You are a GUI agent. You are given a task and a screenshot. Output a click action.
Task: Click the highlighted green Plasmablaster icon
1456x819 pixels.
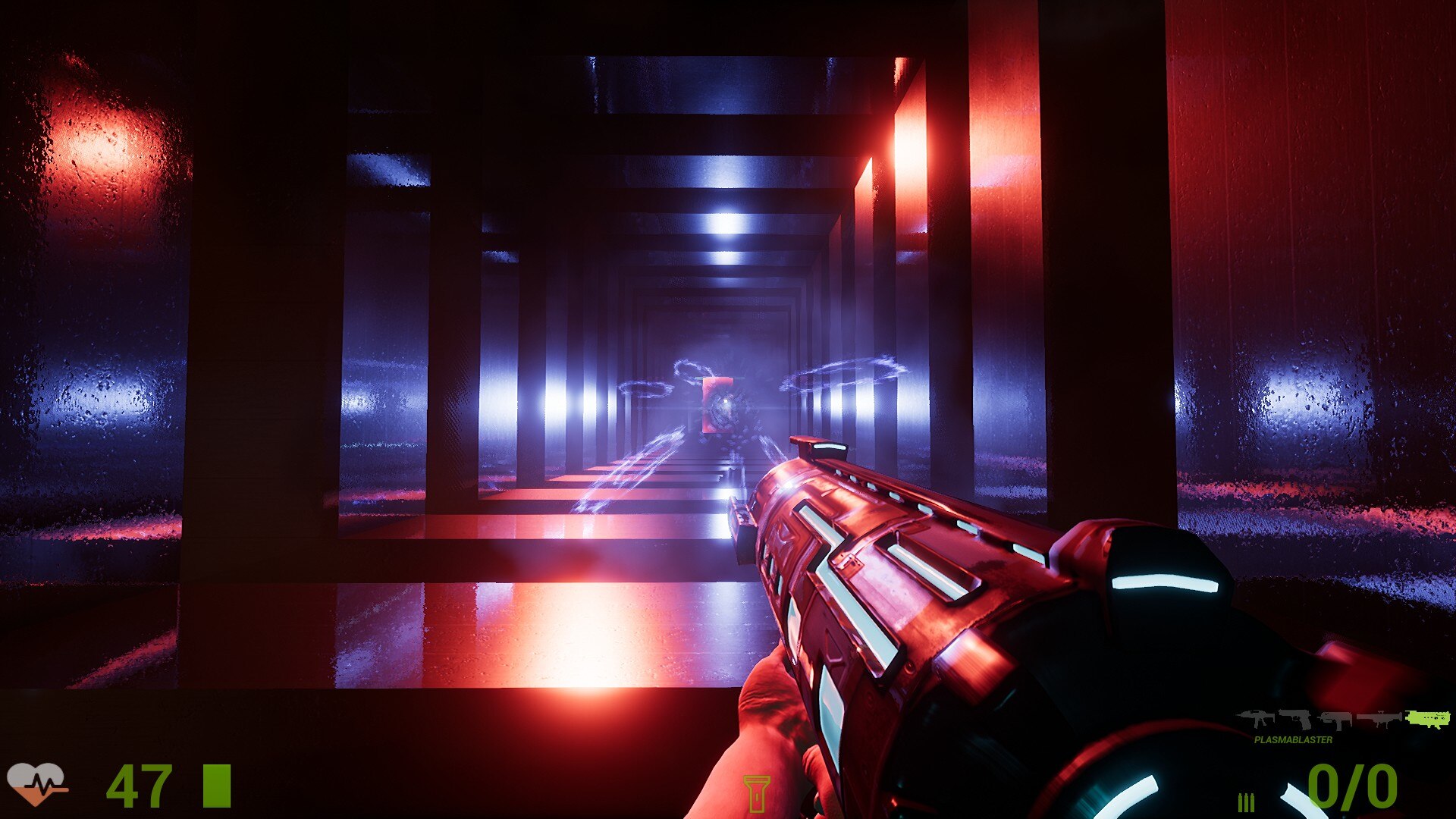pyautogui.click(x=1427, y=719)
